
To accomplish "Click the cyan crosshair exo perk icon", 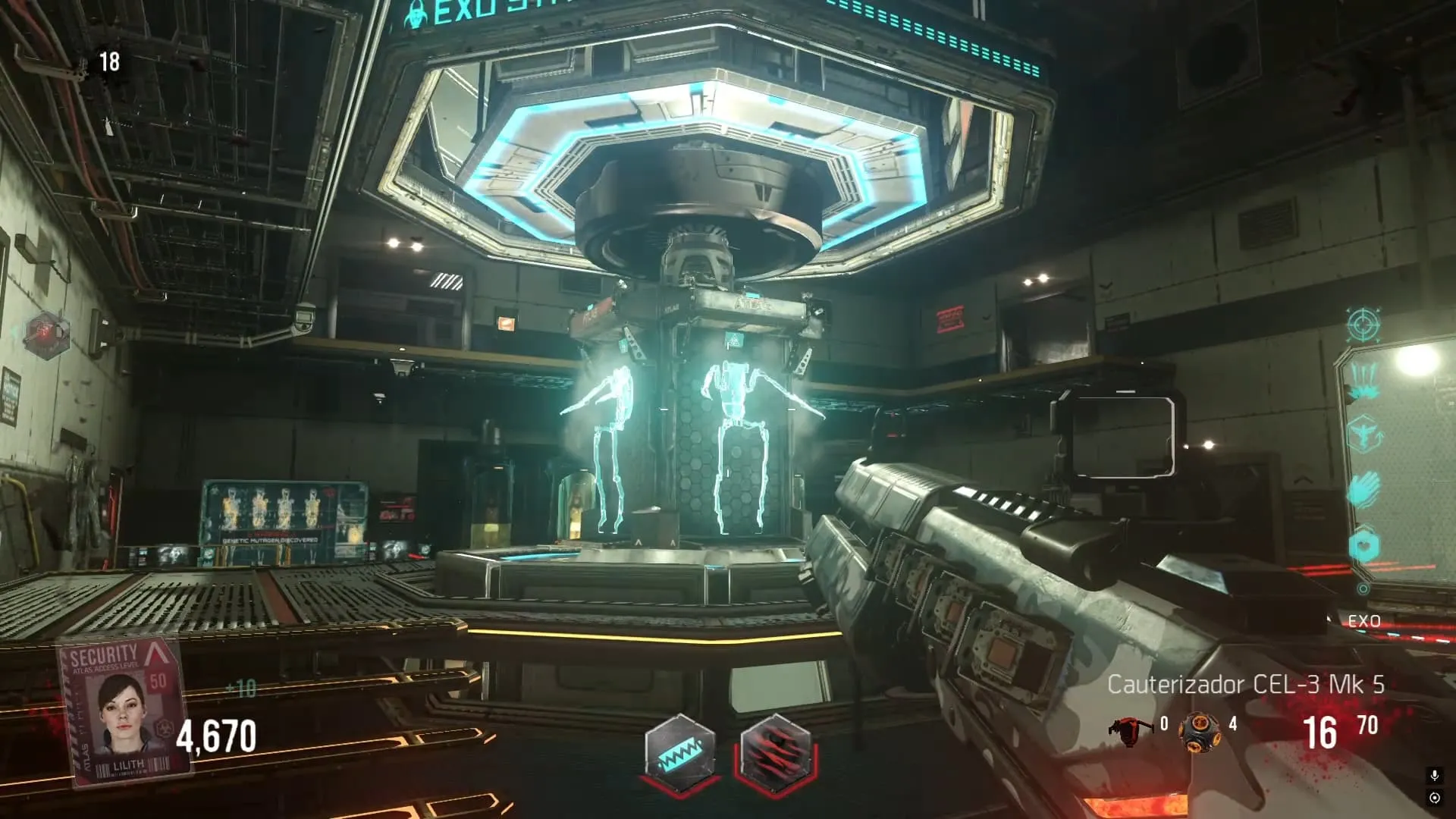I will click(1363, 325).
